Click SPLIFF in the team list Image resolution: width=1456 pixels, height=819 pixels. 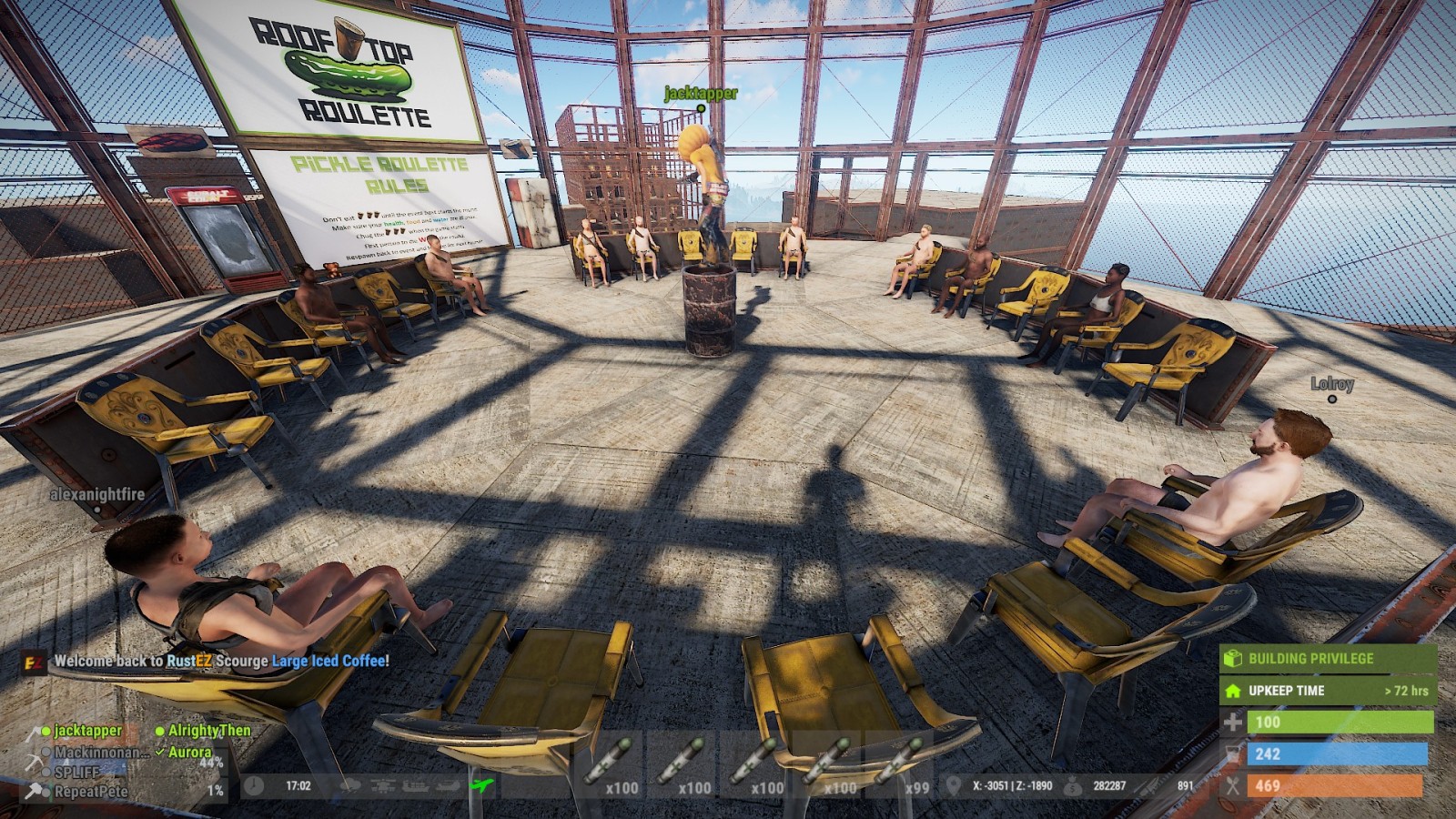pyautogui.click(x=76, y=772)
